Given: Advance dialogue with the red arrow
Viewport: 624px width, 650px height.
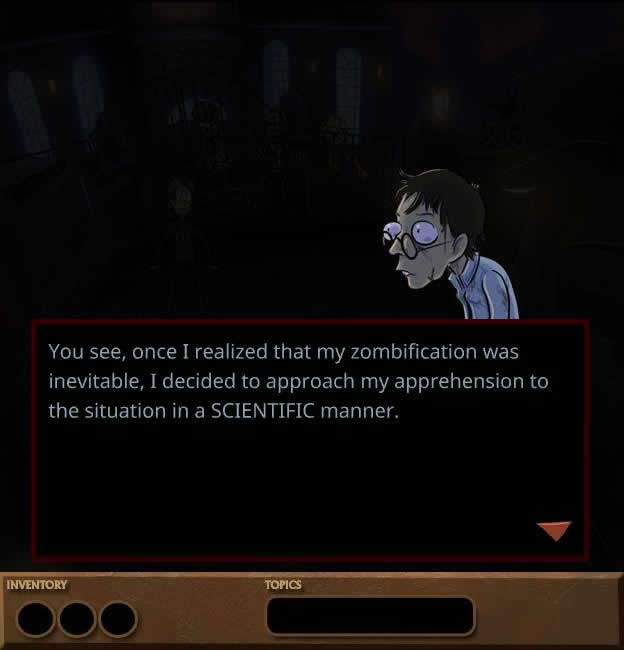Looking at the screenshot, I should [553, 530].
